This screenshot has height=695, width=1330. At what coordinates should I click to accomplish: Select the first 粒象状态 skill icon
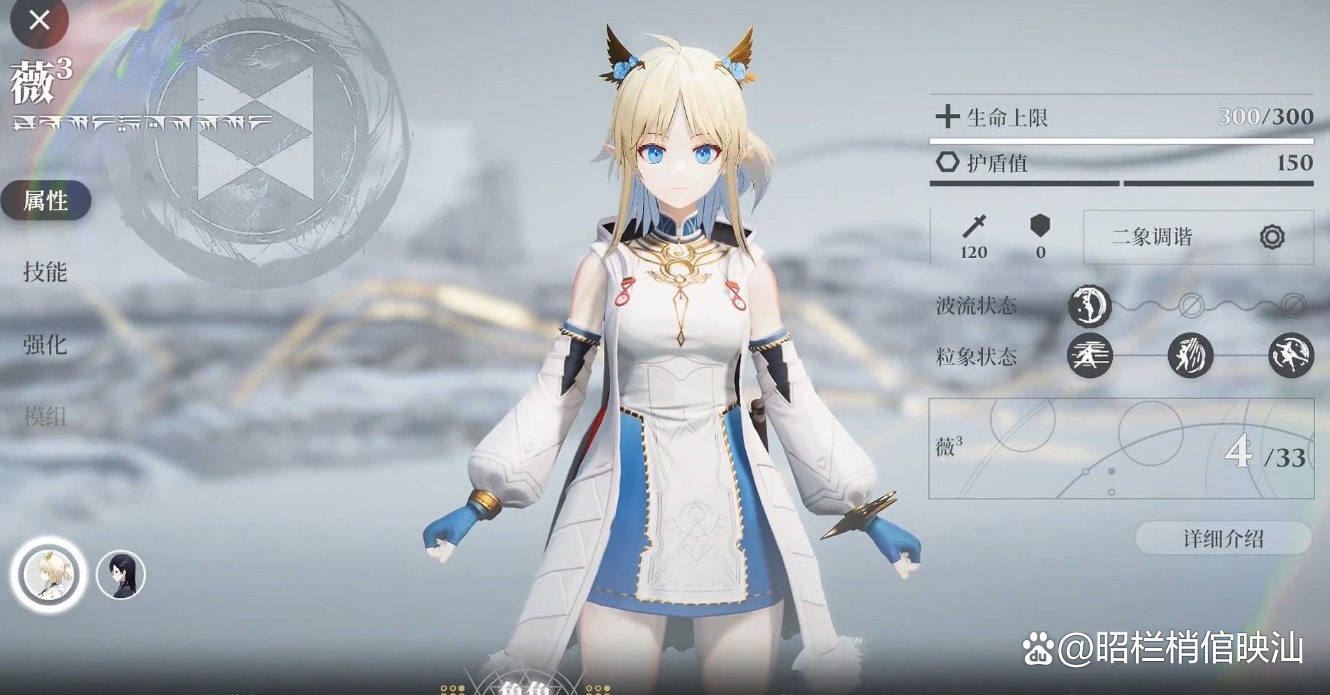[x=1089, y=355]
